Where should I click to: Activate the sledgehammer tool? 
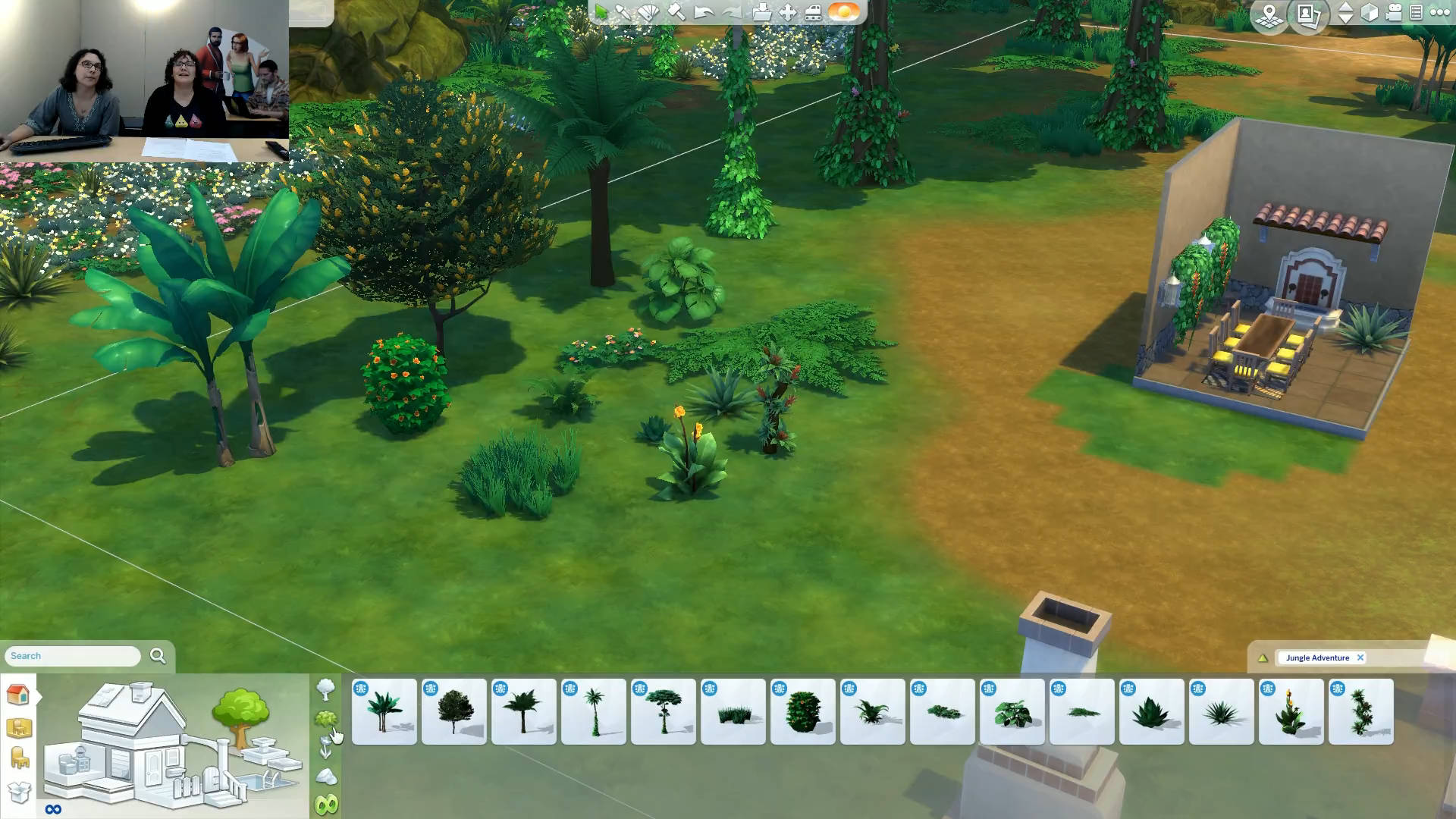click(x=676, y=12)
